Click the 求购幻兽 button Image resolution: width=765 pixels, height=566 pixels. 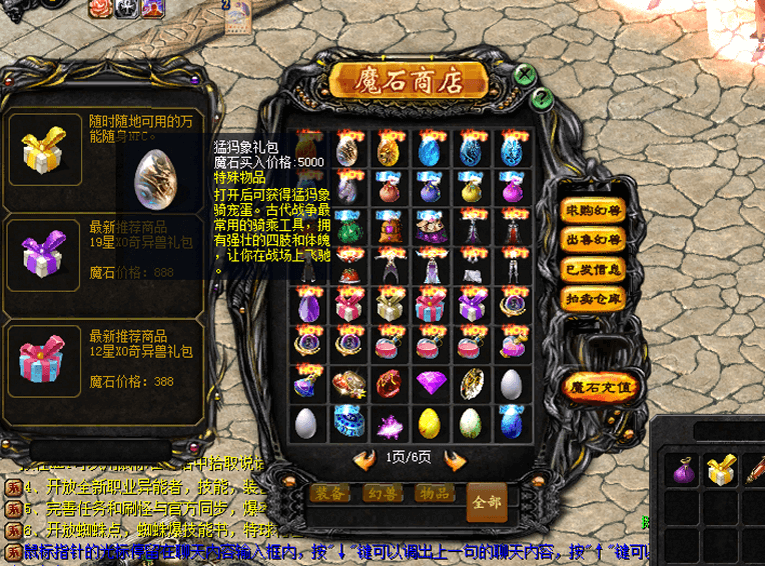(594, 211)
